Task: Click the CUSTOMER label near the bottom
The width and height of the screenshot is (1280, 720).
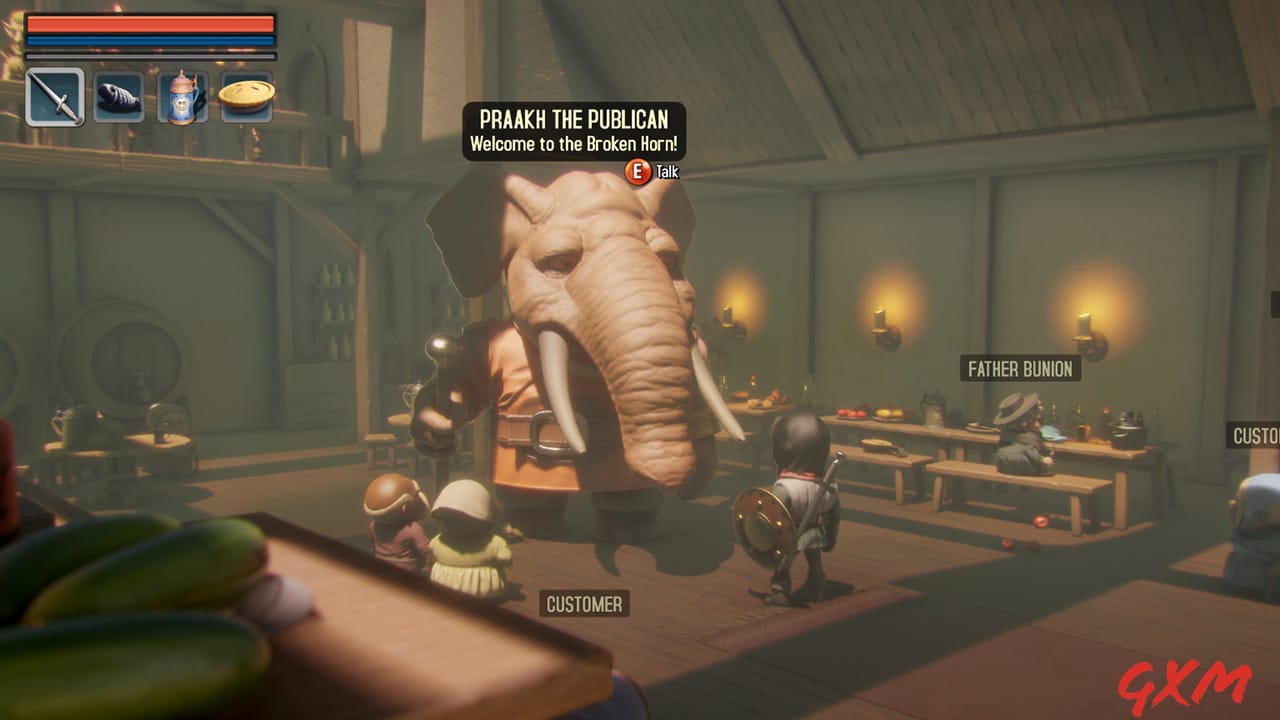Action: pyautogui.click(x=583, y=604)
